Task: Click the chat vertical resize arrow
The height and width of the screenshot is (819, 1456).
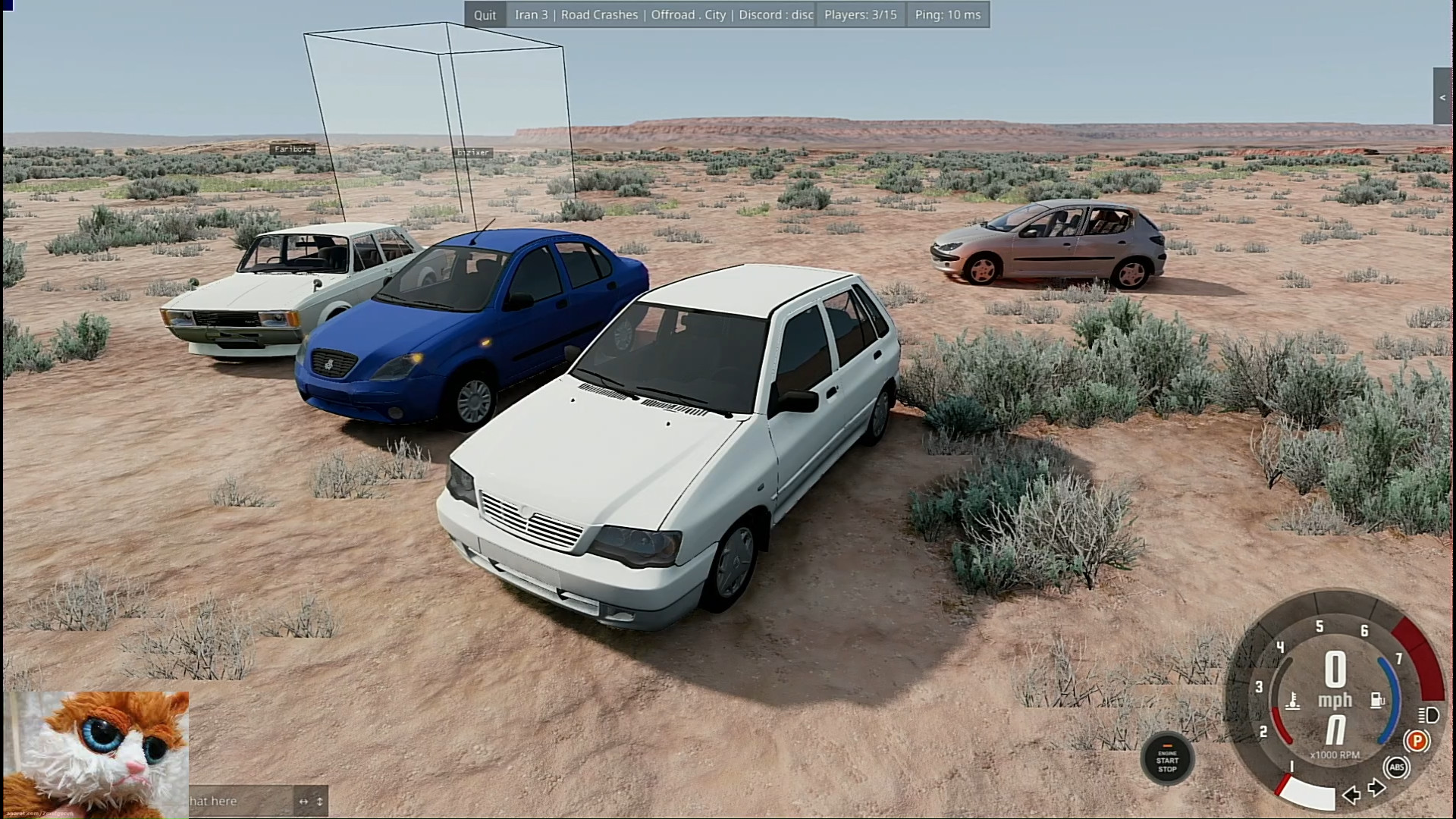Action: click(x=320, y=802)
